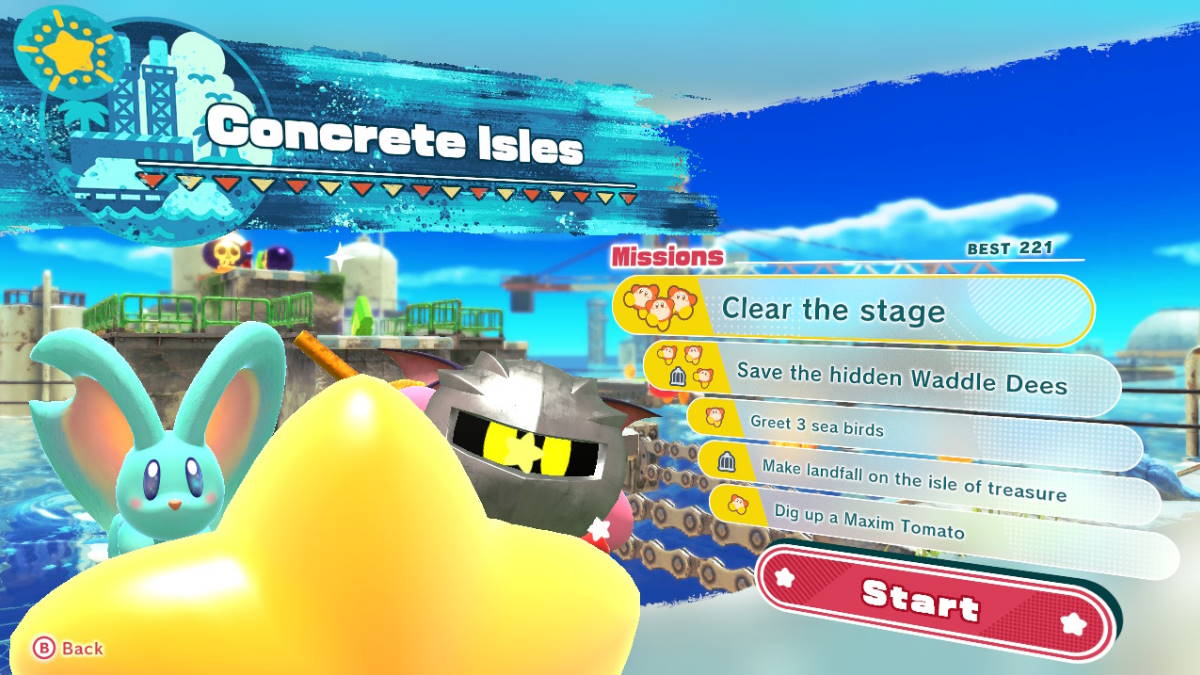The height and width of the screenshot is (675, 1200).
Task: Start the Concrete Isles stage
Action: pyautogui.click(x=920, y=602)
